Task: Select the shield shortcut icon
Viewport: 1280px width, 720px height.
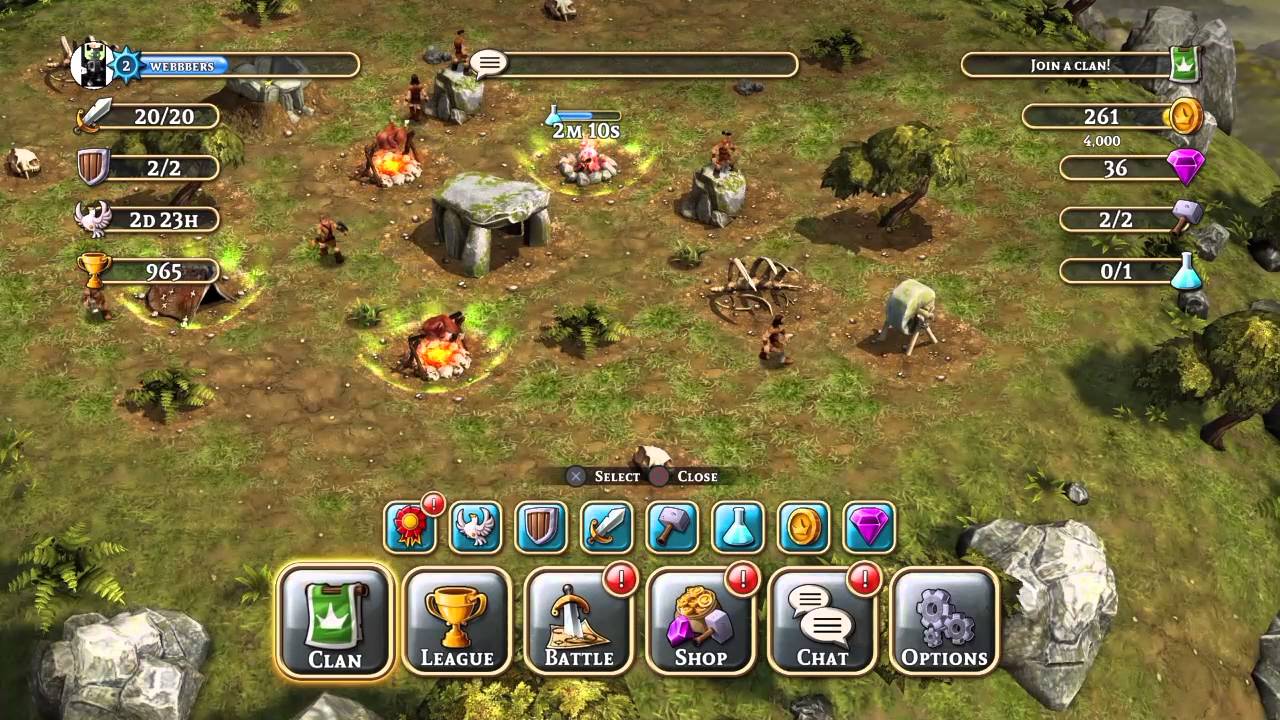Action: click(541, 527)
